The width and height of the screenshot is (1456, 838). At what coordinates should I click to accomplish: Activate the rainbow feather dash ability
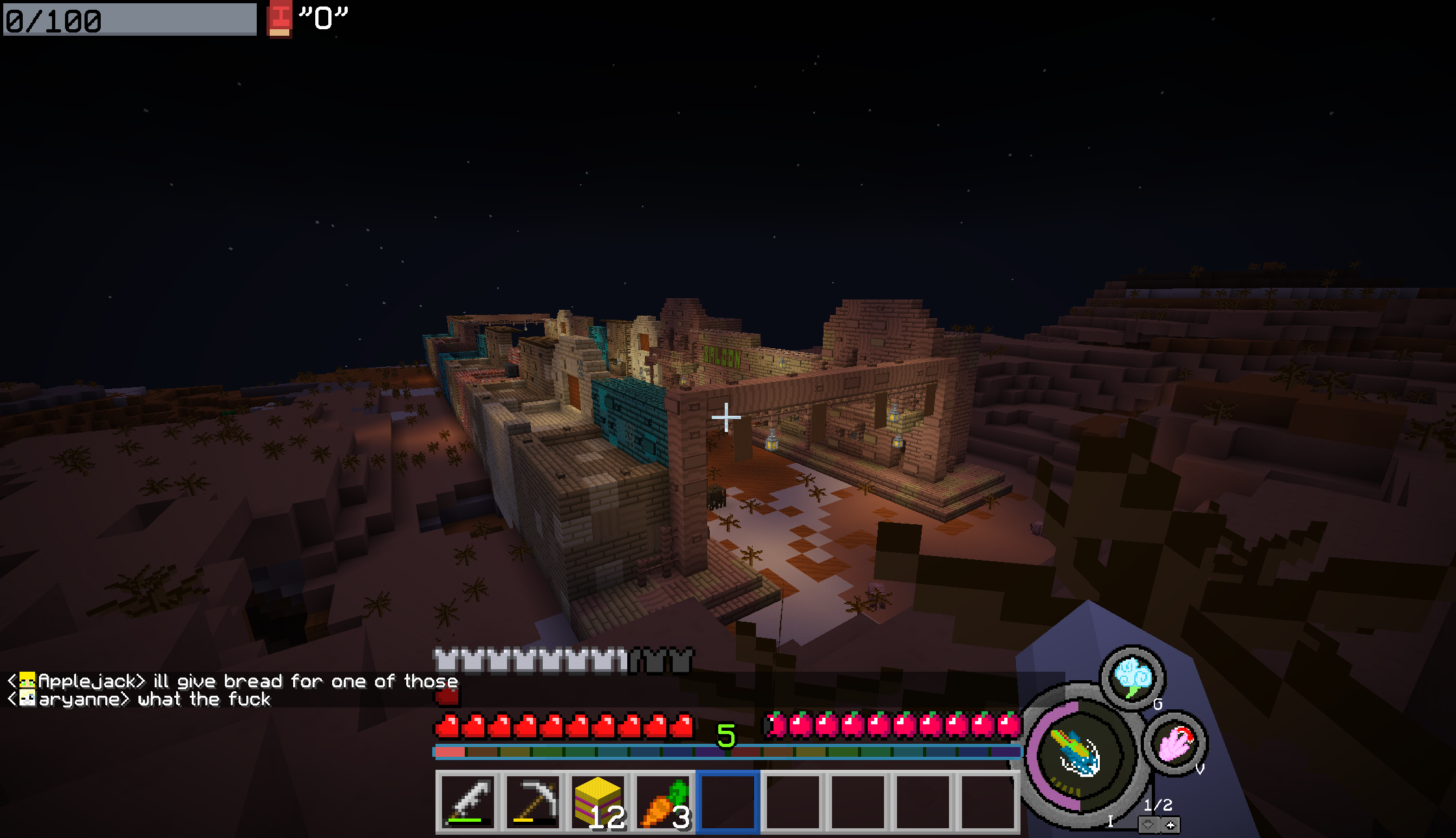pyautogui.click(x=1078, y=754)
